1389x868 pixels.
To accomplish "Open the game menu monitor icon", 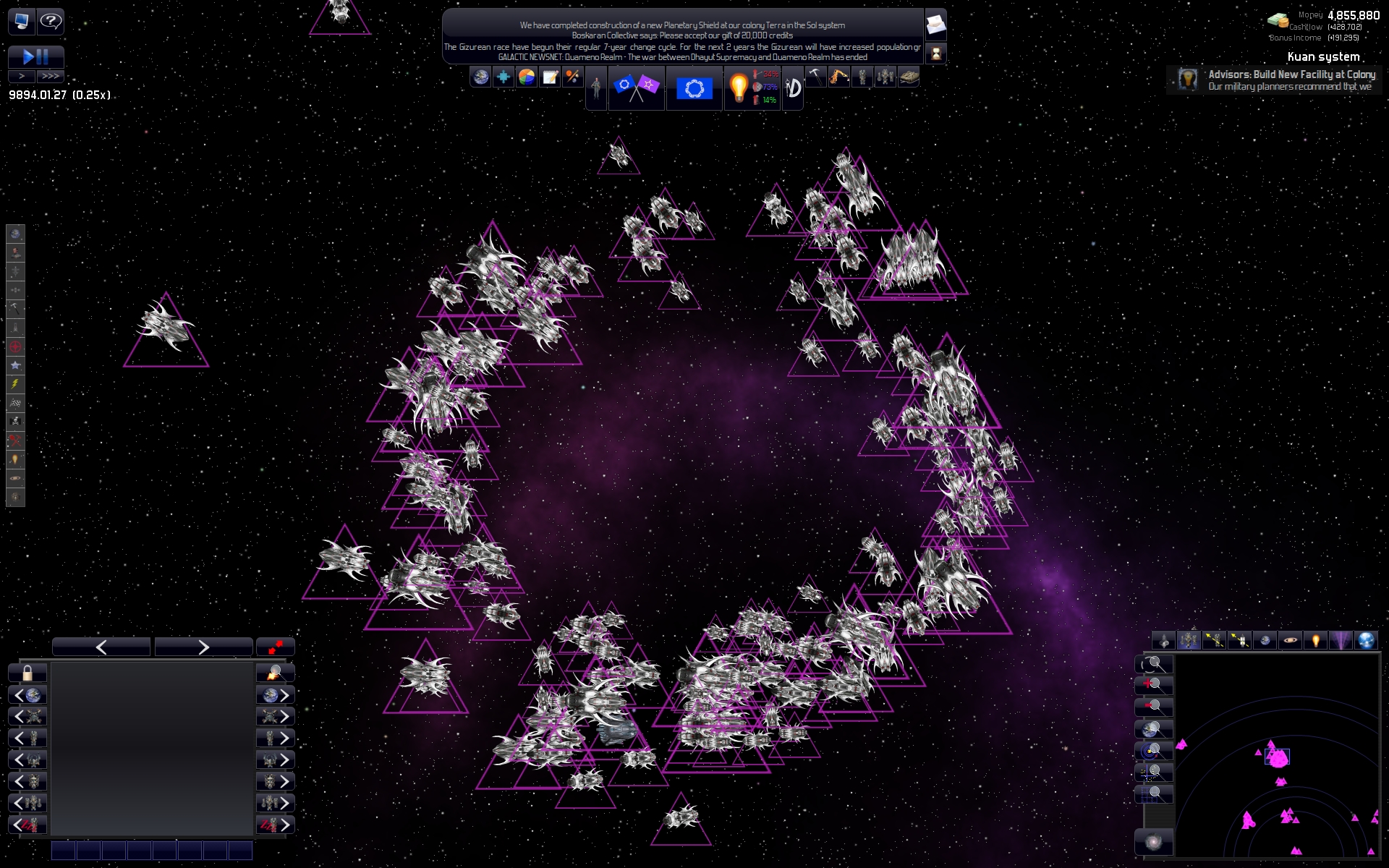I will 21,21.
